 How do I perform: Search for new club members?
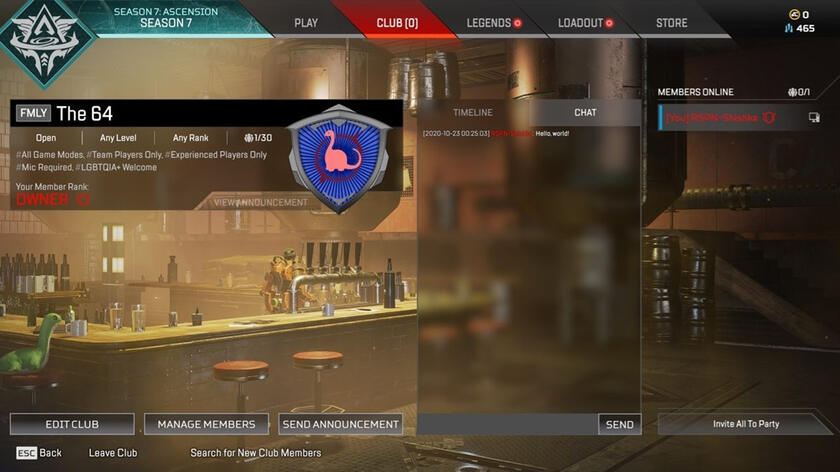coord(256,453)
